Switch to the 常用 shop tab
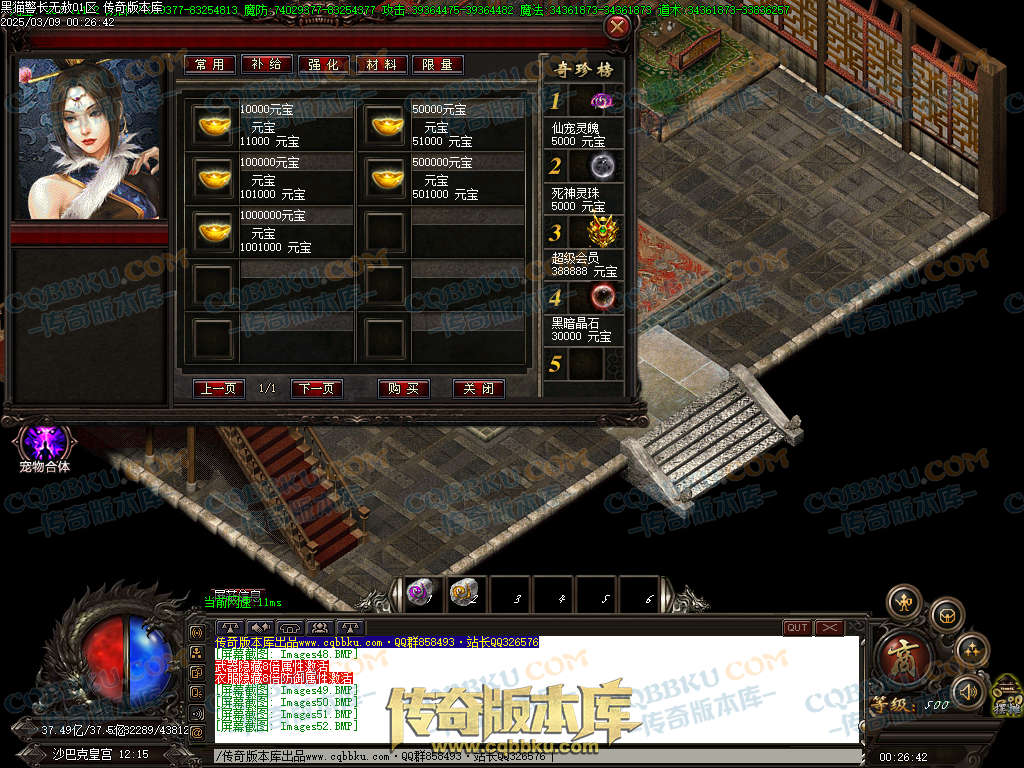Screen dimensions: 1024x768 click(210, 64)
